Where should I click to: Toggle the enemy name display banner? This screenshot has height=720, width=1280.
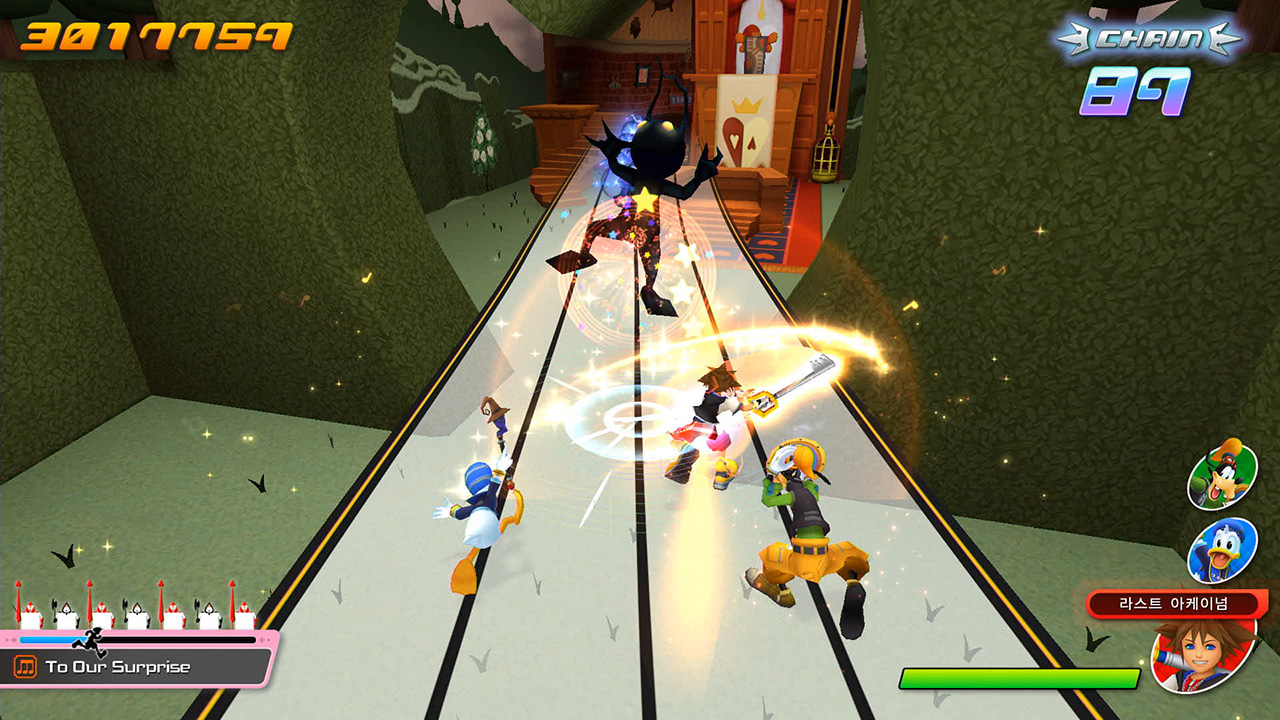click(x=1173, y=602)
